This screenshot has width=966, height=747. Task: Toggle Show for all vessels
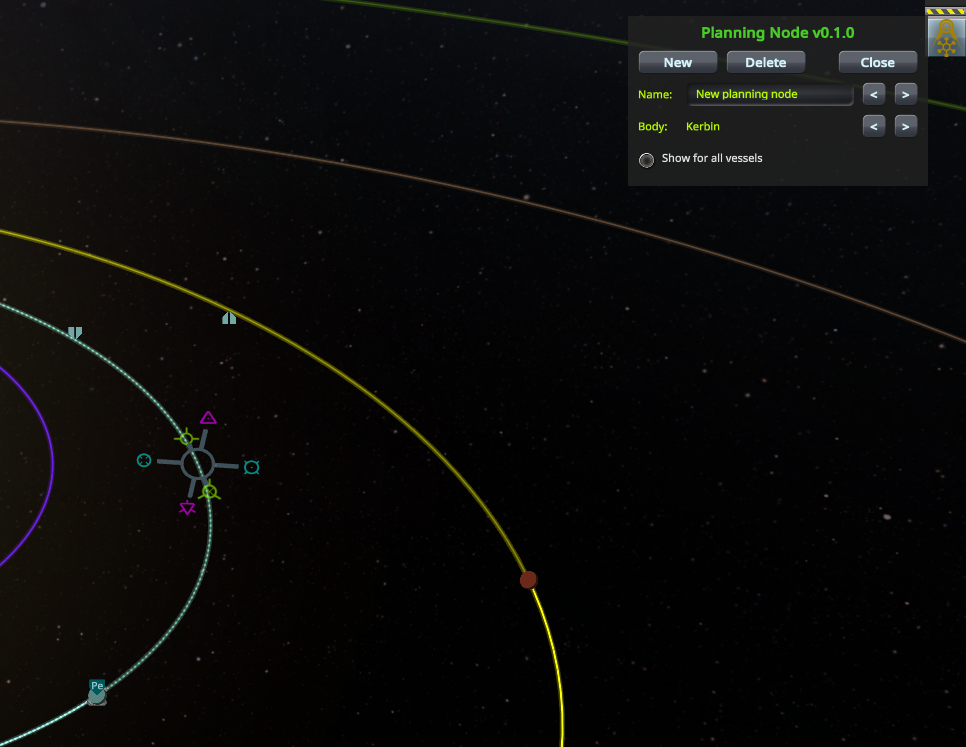(647, 159)
